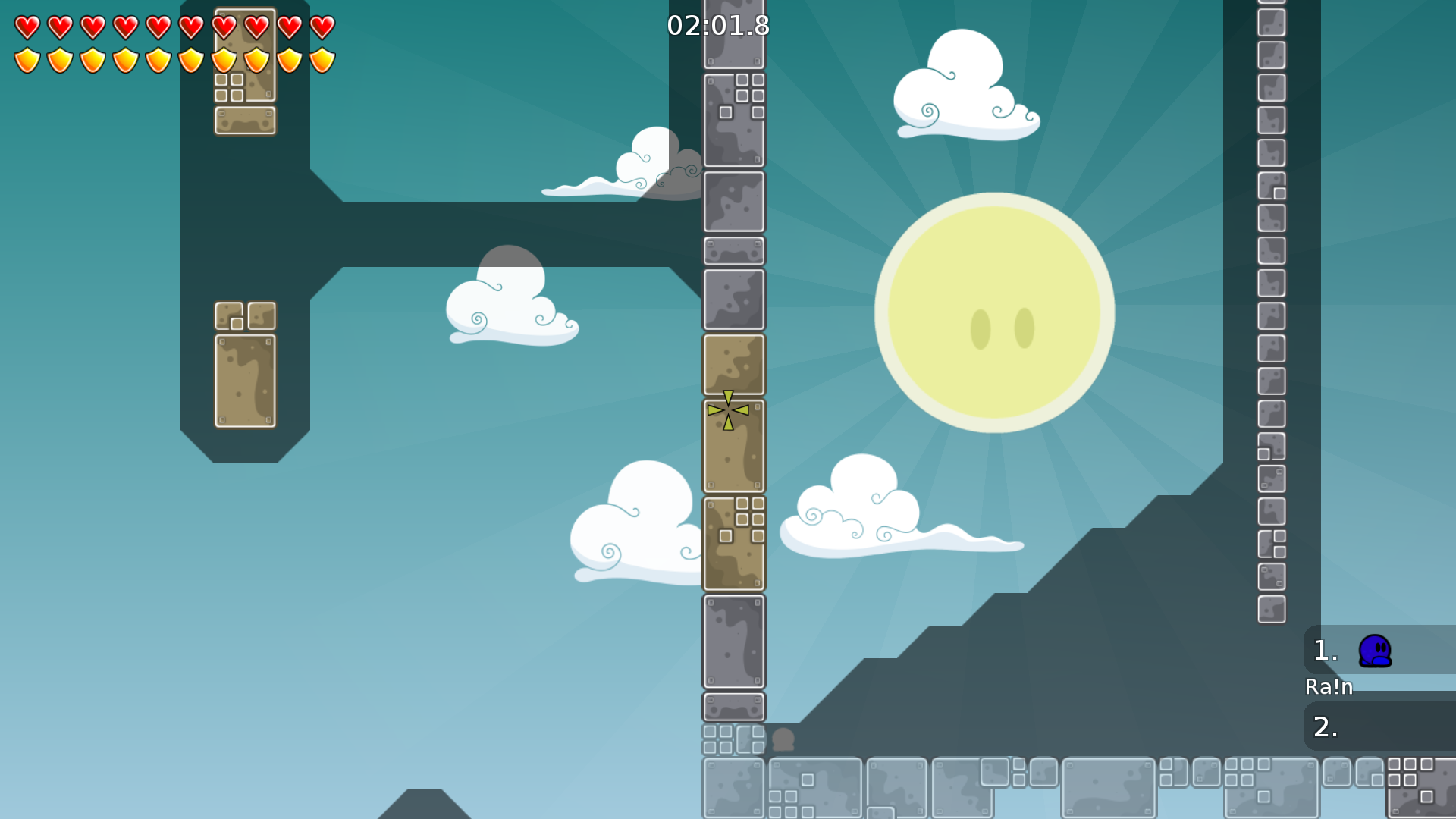Click the grey player sprite near the bottom platform
The image size is (1456, 819).
click(x=783, y=739)
